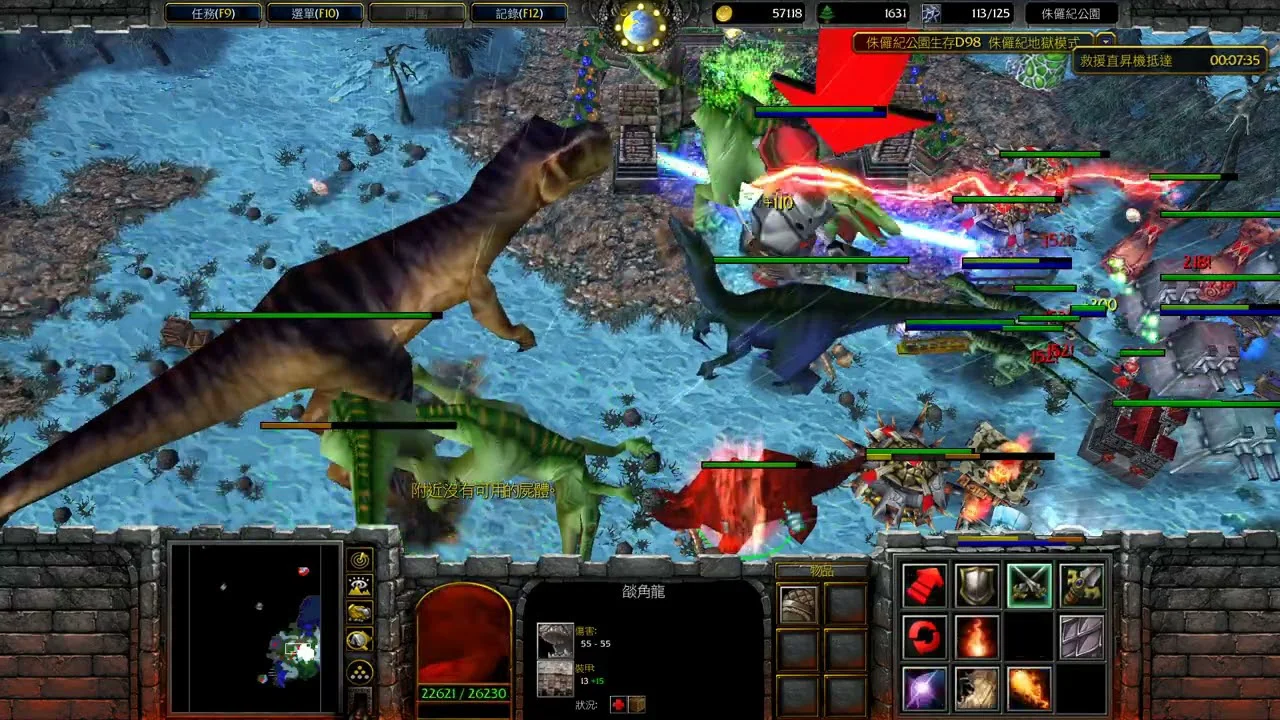Choose the red arrow Move command
This screenshot has height=720, width=1280.
click(x=925, y=585)
